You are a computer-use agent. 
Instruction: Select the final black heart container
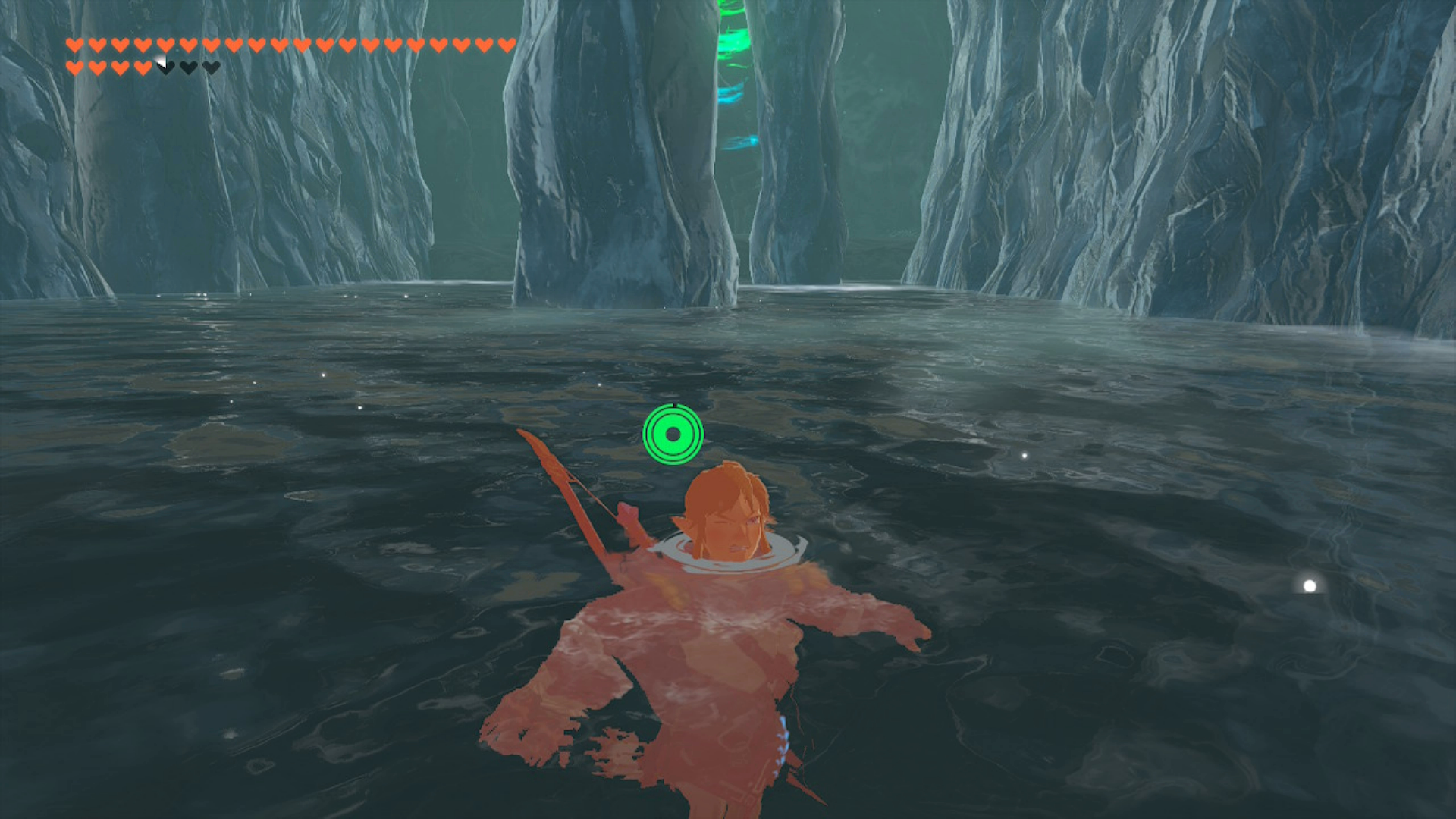209,67
